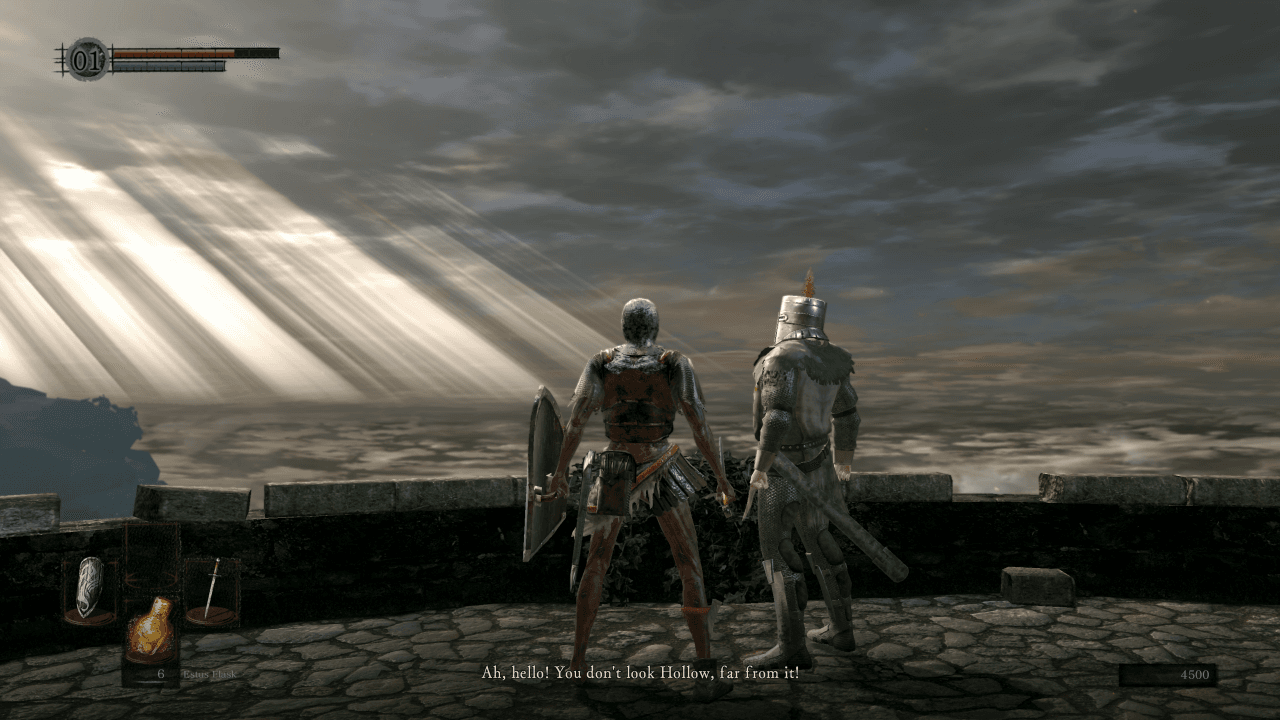Viewport: 1280px width, 720px height.
Task: Select the right-hand sword equipment slot
Action: point(212,591)
